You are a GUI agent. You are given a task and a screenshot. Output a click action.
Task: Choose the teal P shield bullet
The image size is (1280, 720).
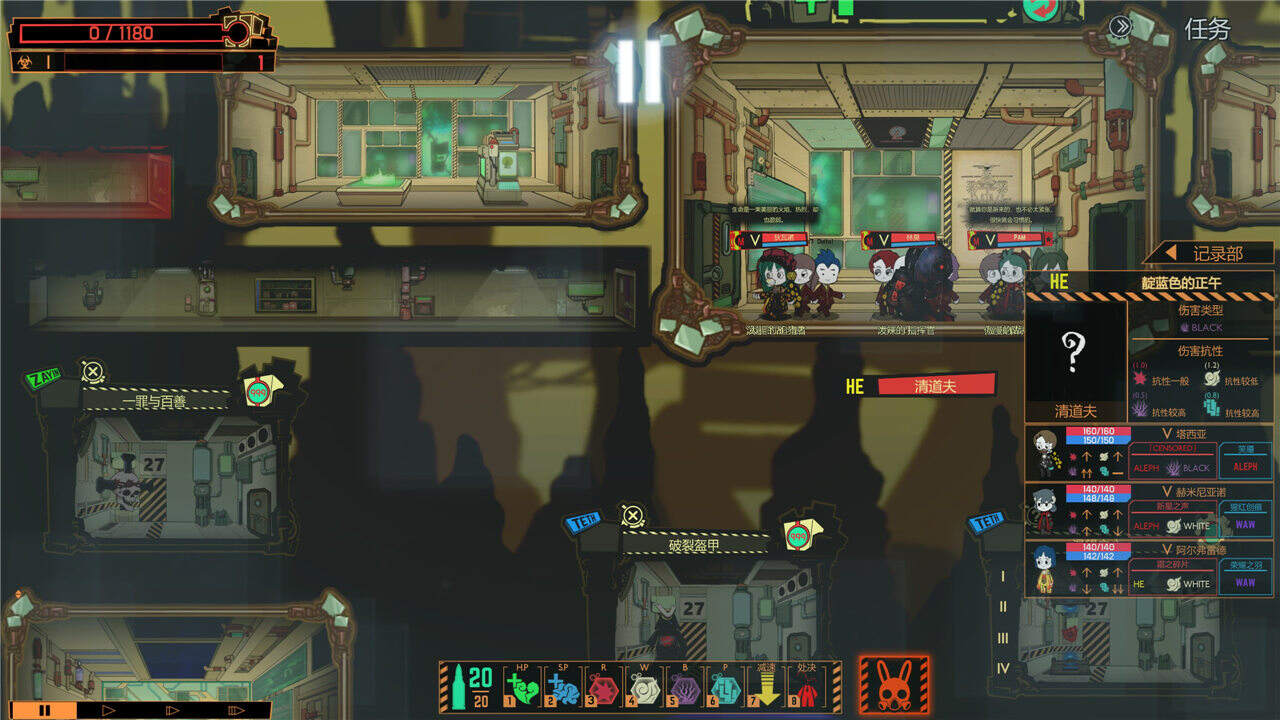point(726,687)
